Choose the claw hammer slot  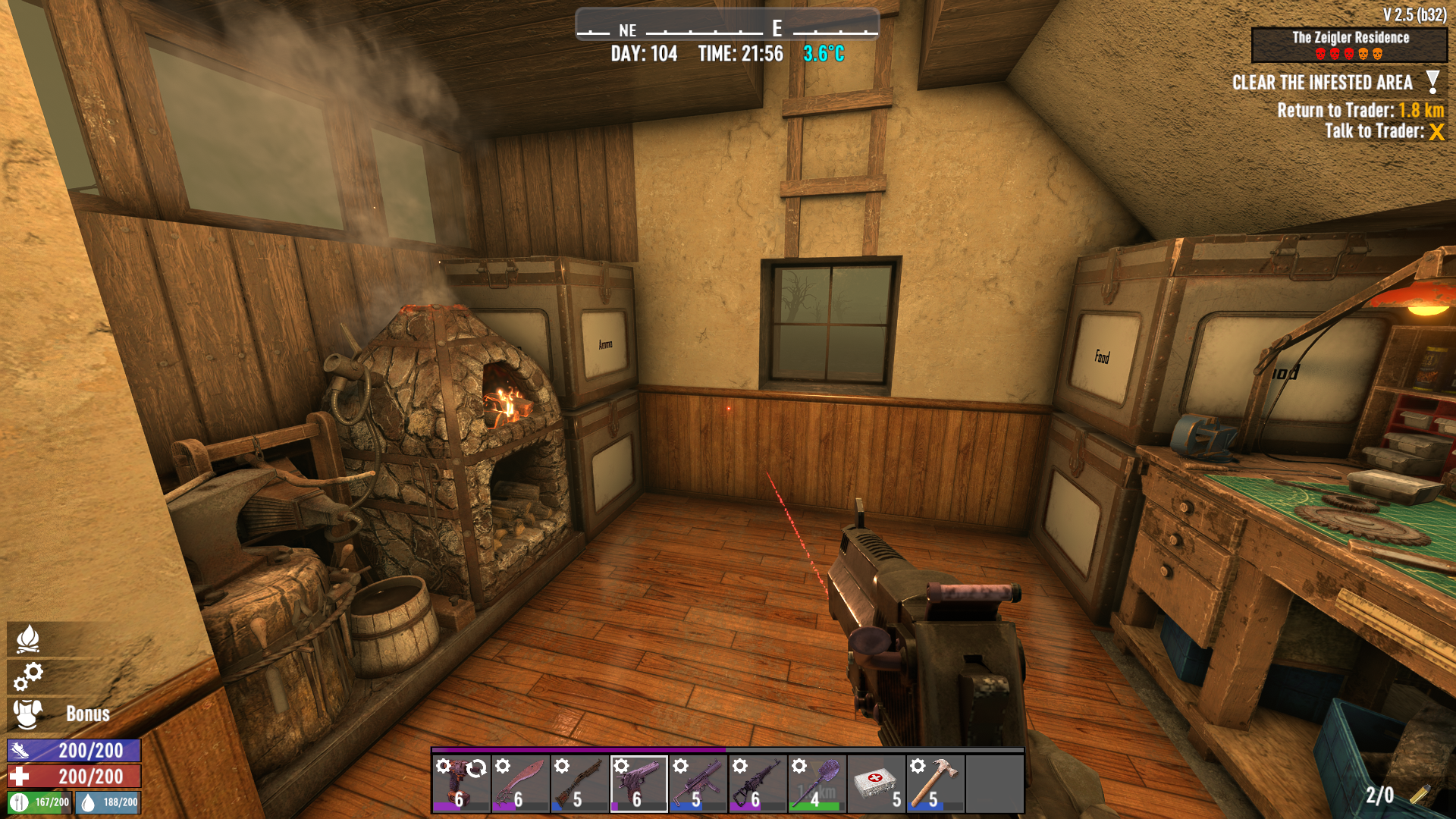click(x=935, y=783)
